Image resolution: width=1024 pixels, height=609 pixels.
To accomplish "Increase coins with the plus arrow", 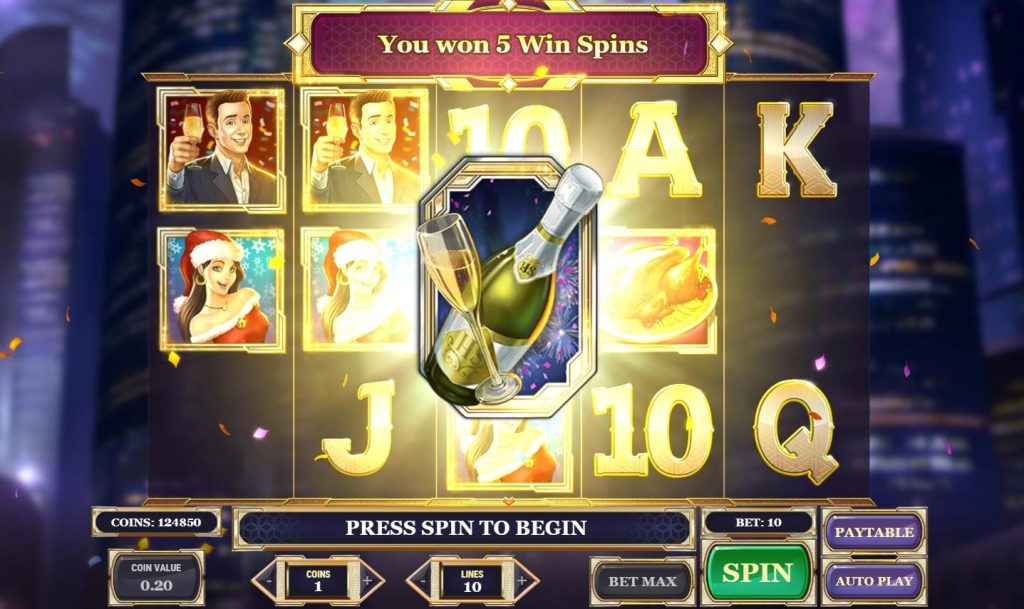I will coord(367,580).
